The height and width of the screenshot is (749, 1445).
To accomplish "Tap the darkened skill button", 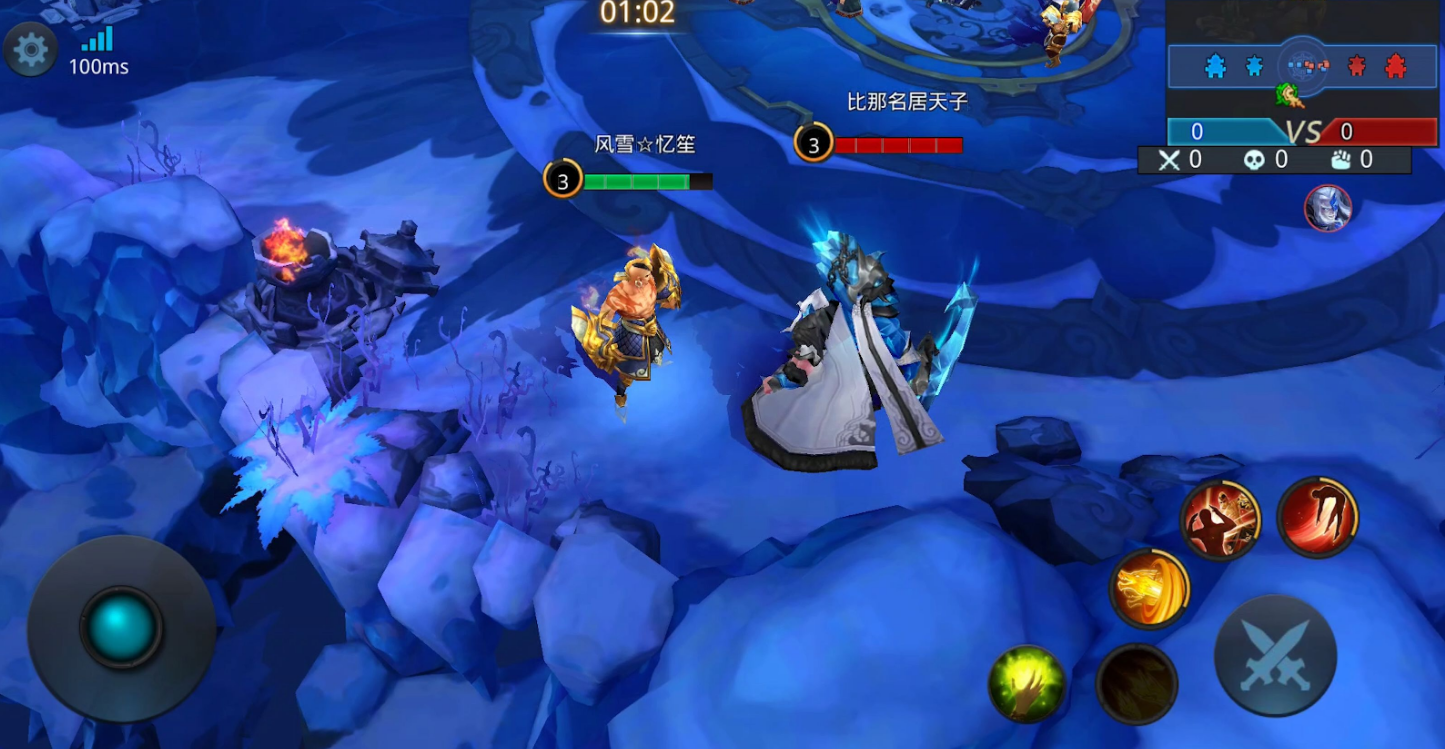I will 1136,685.
